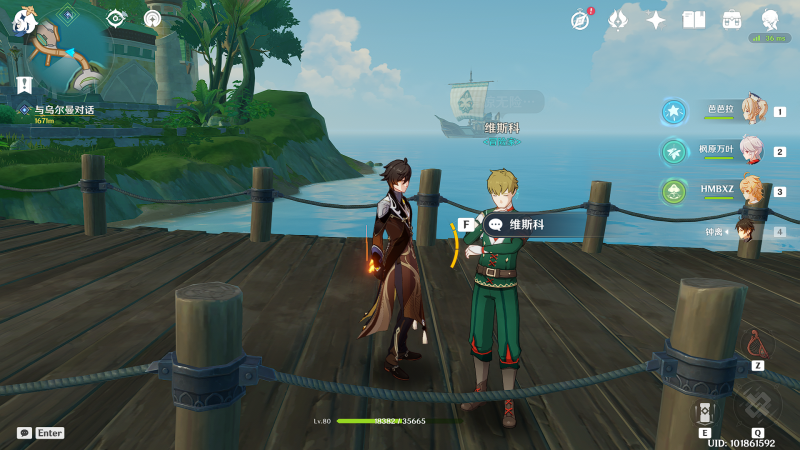Click the circular tower icon beside the eye
Viewport: 800px width, 450px height.
(152, 18)
